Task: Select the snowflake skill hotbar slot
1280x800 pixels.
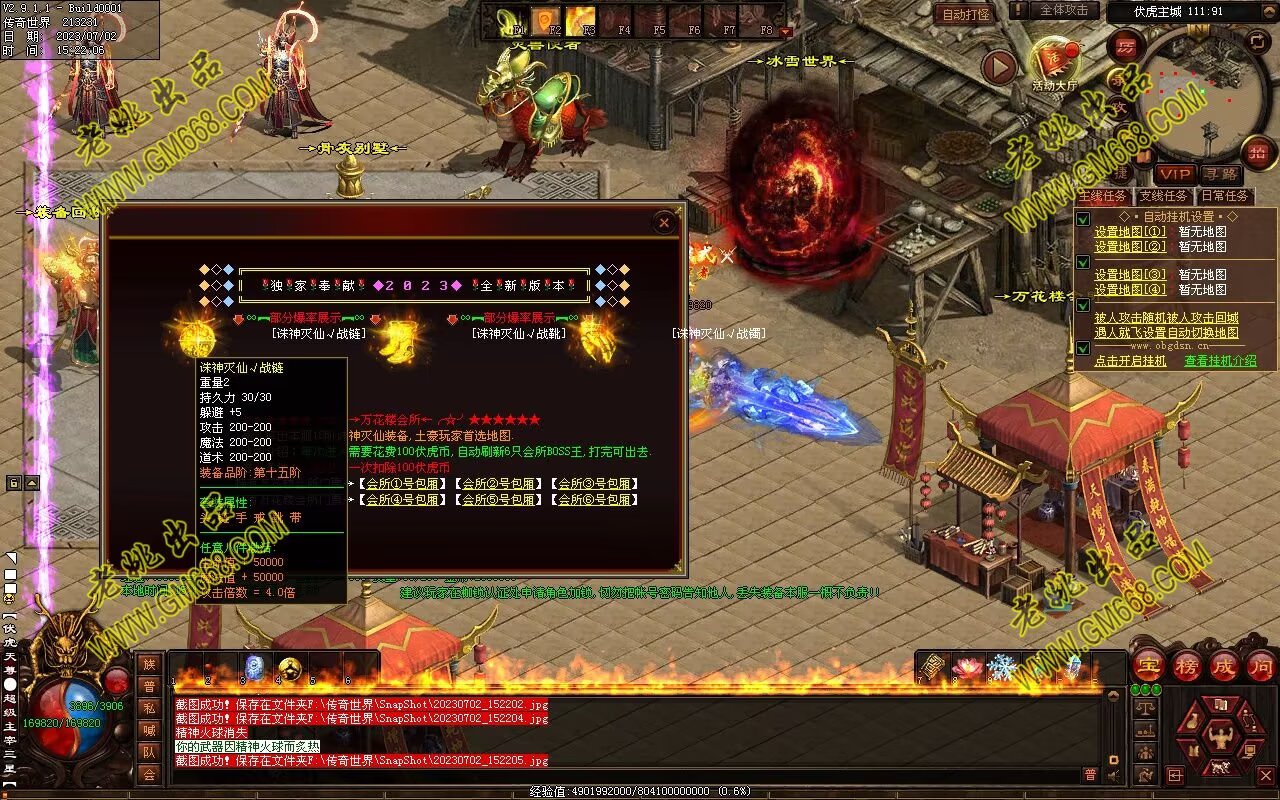Action: [x=1000, y=667]
